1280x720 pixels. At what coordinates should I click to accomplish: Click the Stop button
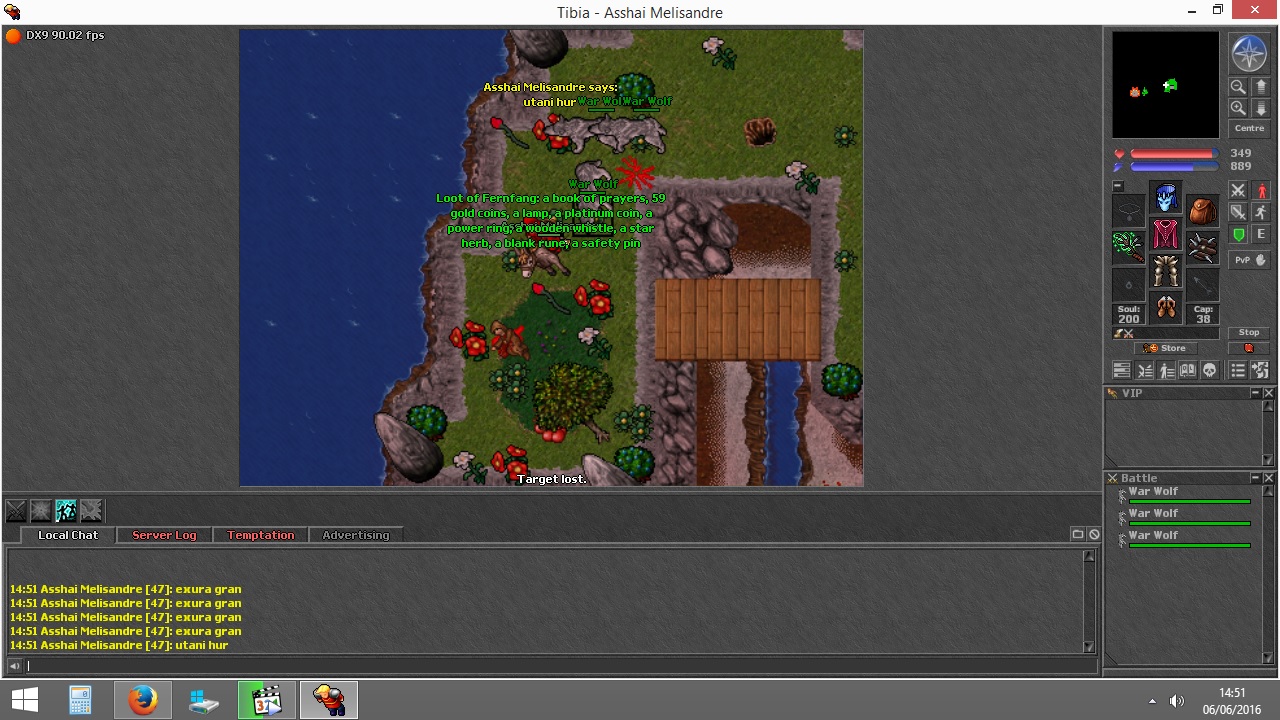point(1249,333)
